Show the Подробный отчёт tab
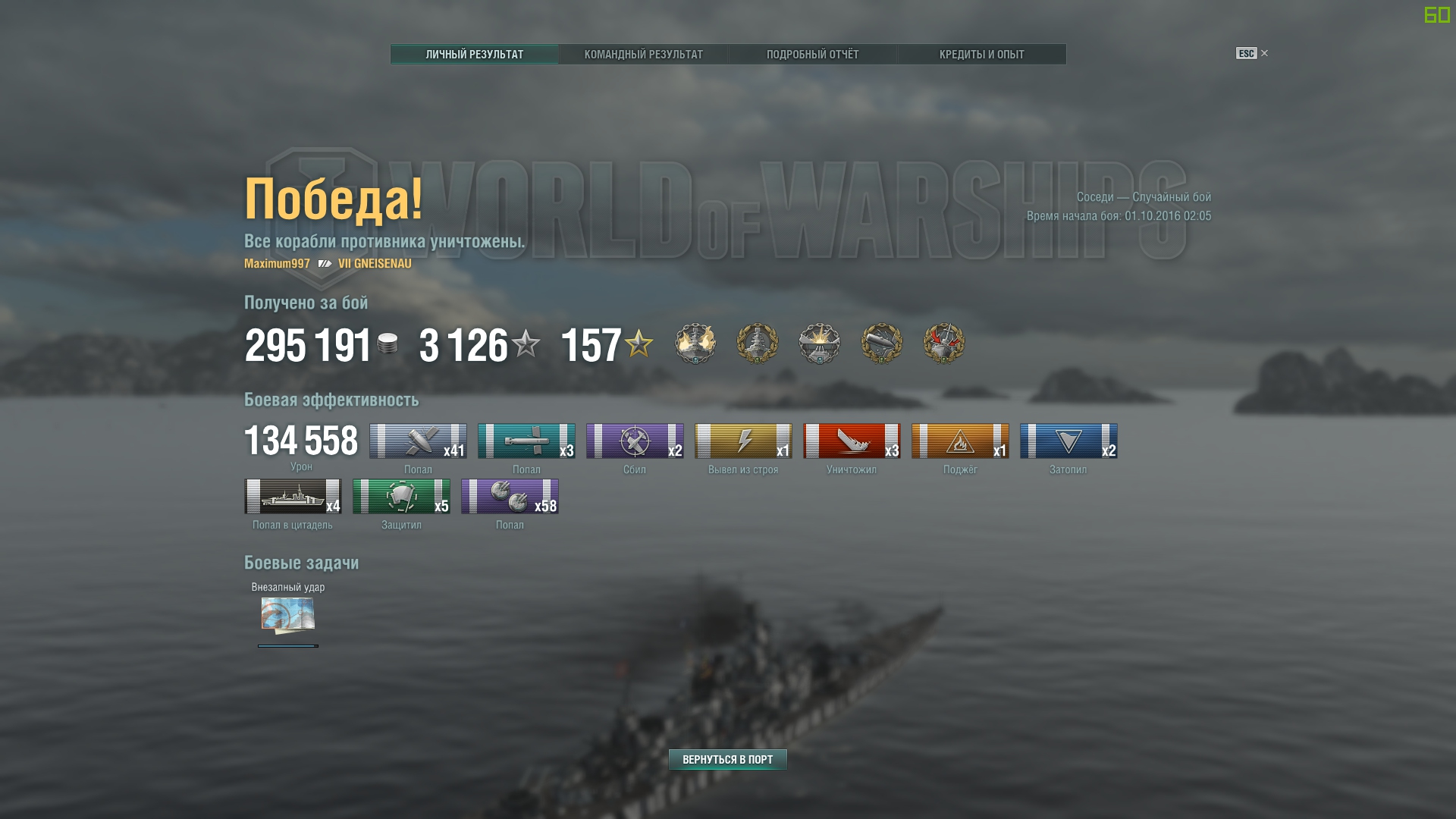 [812, 54]
